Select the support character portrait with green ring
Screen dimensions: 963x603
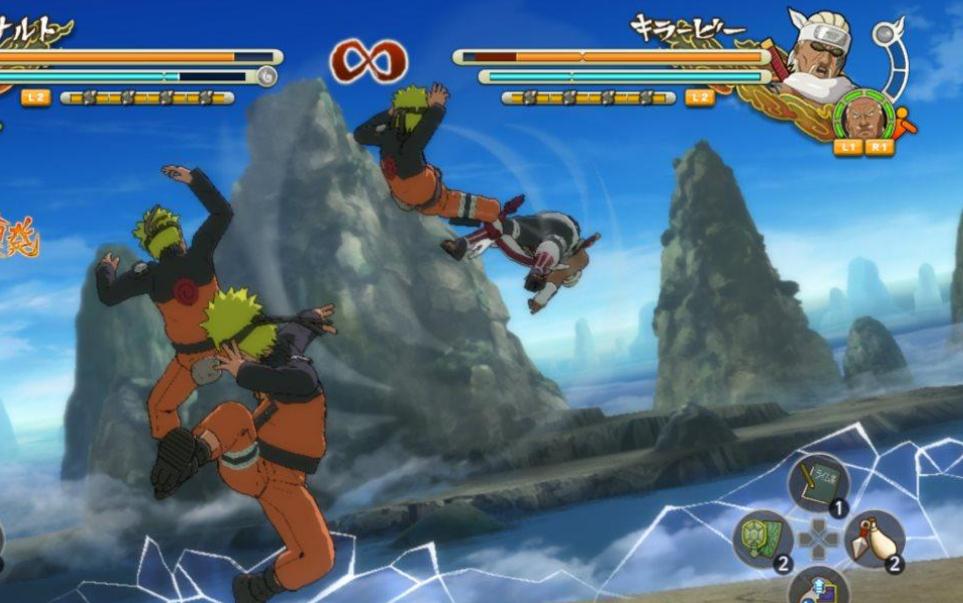(x=860, y=116)
